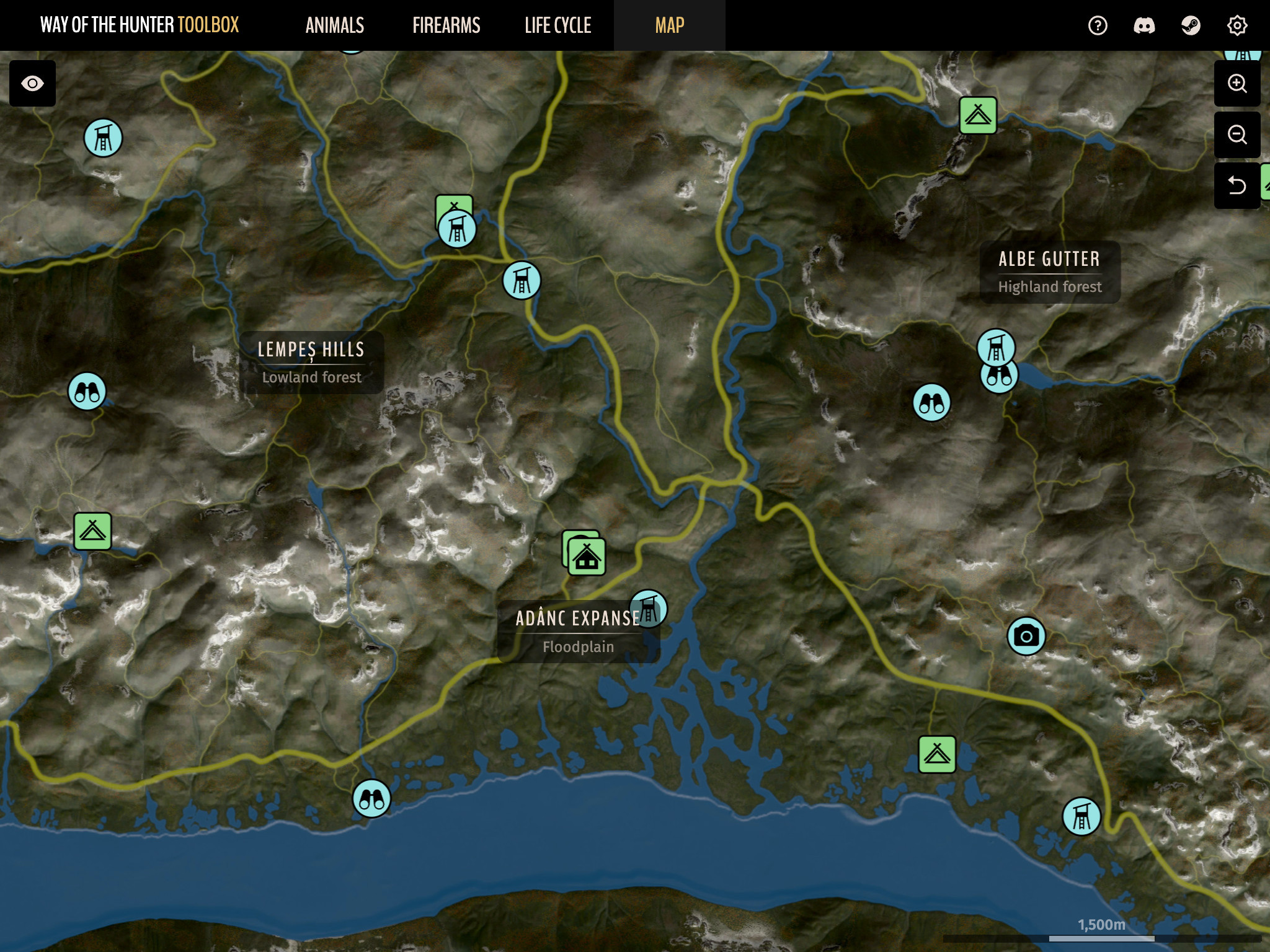Open the Animals tab
1270x952 pixels.
click(335, 25)
